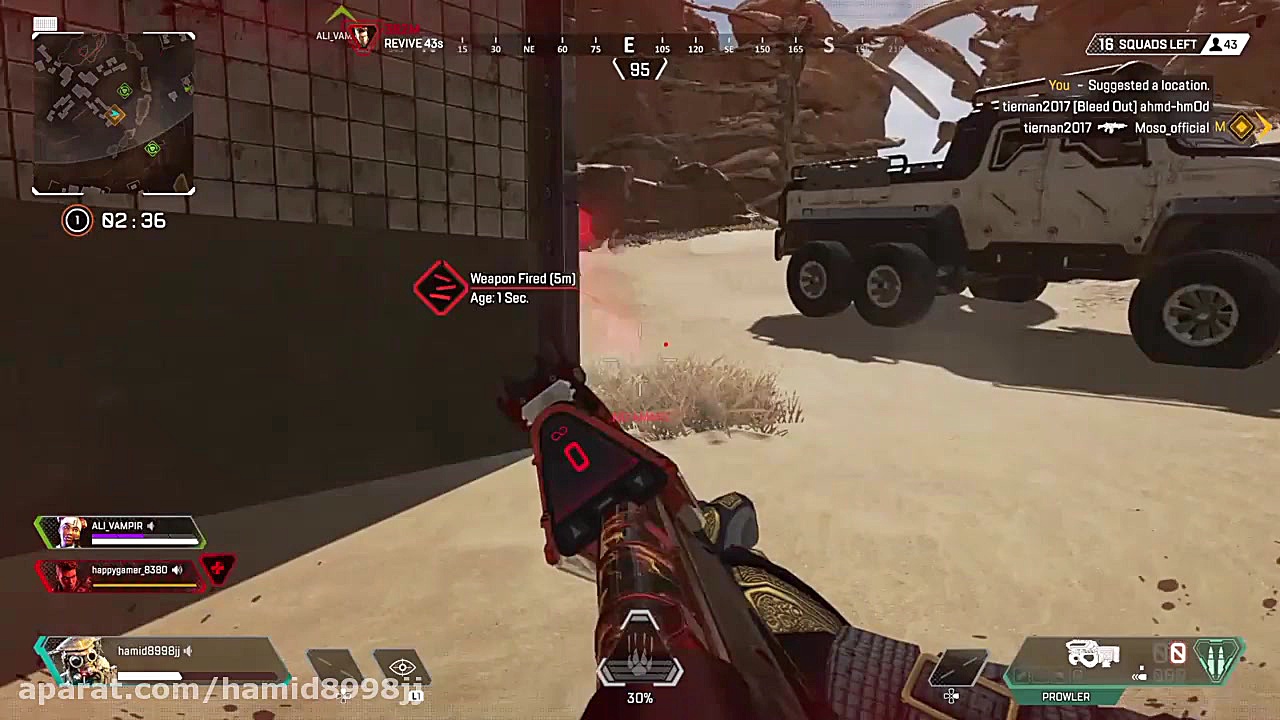Click the tiernan2017 Bleed Out killfeed entry
Image resolution: width=1280 pixels, height=720 pixels.
pos(1110,106)
